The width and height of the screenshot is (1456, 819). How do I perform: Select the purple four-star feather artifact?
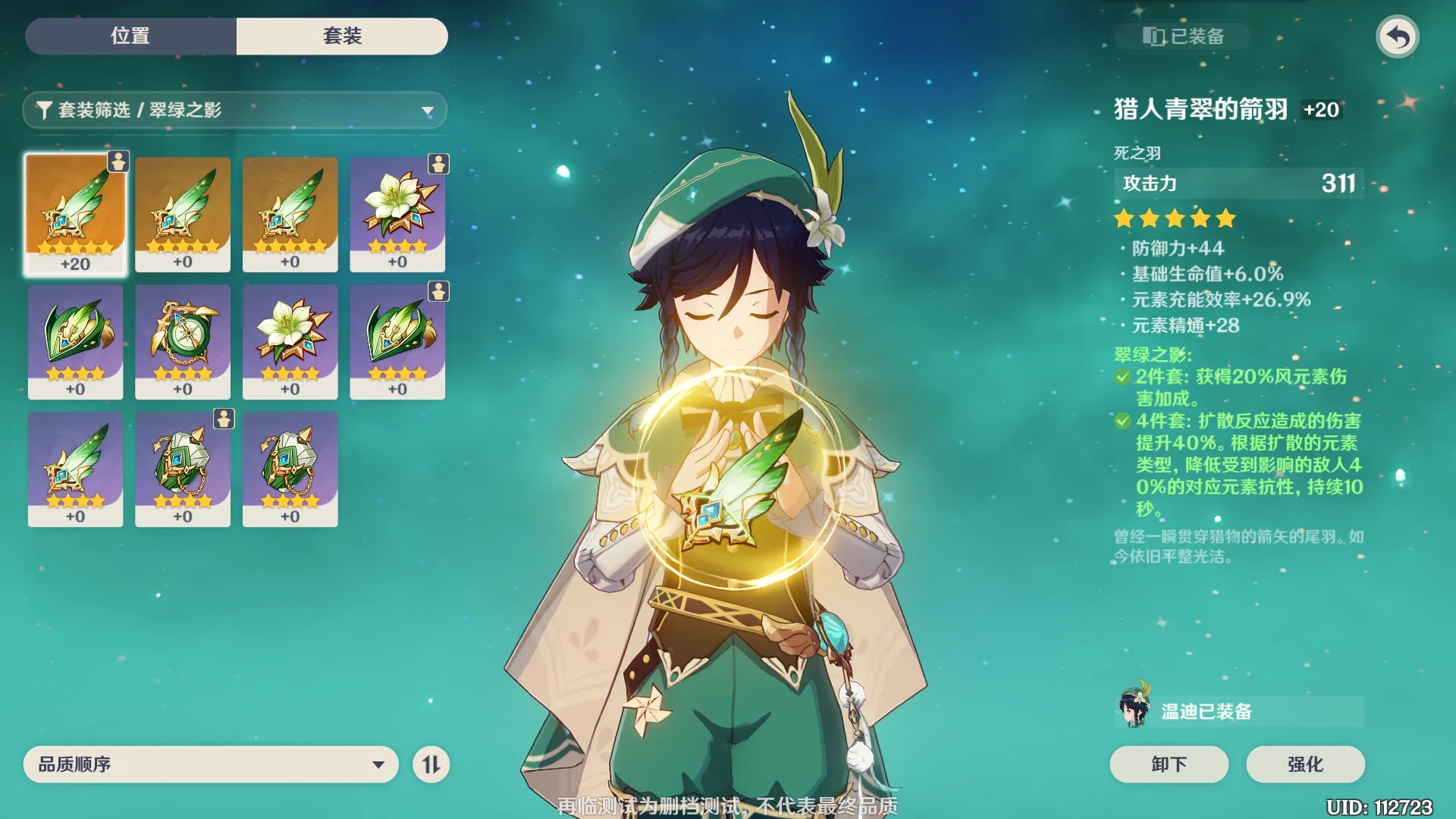pos(75,469)
